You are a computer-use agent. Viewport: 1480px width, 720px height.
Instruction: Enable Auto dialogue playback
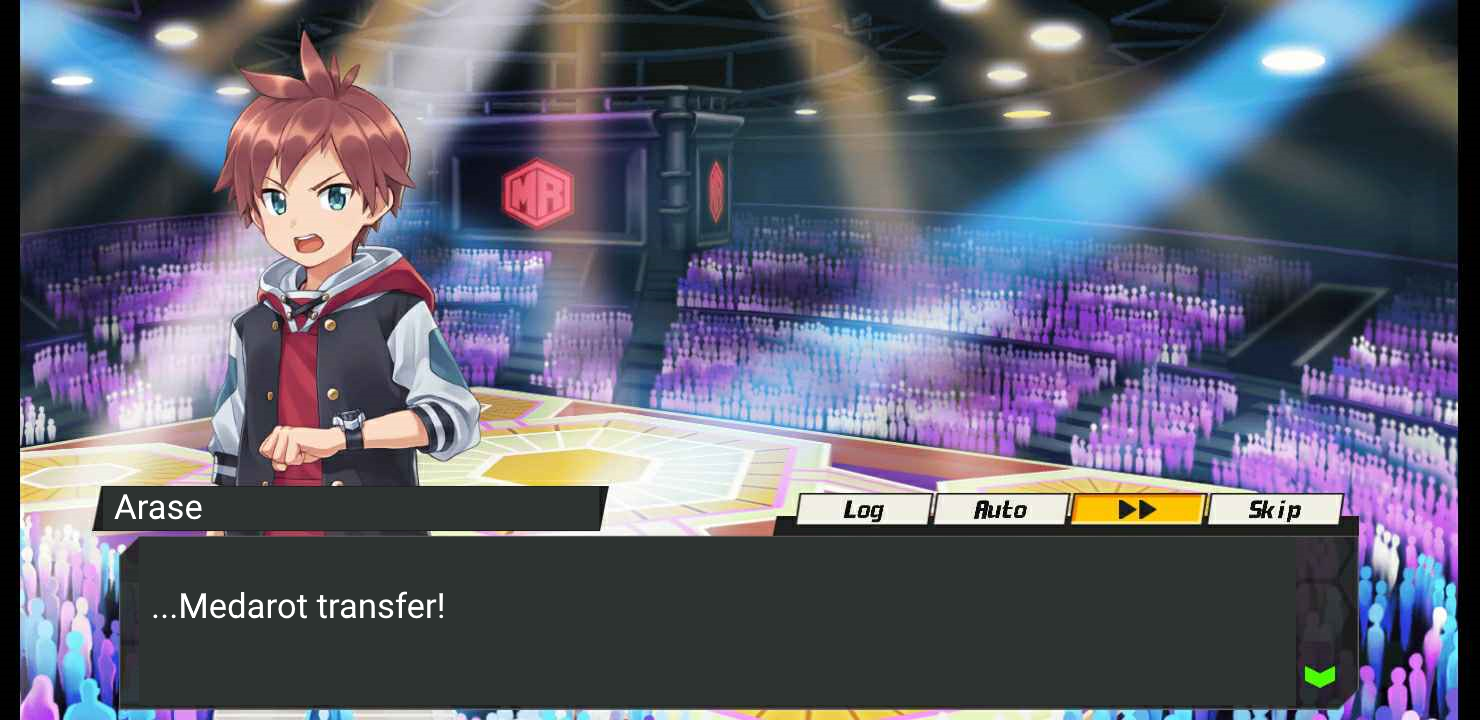tap(1001, 510)
